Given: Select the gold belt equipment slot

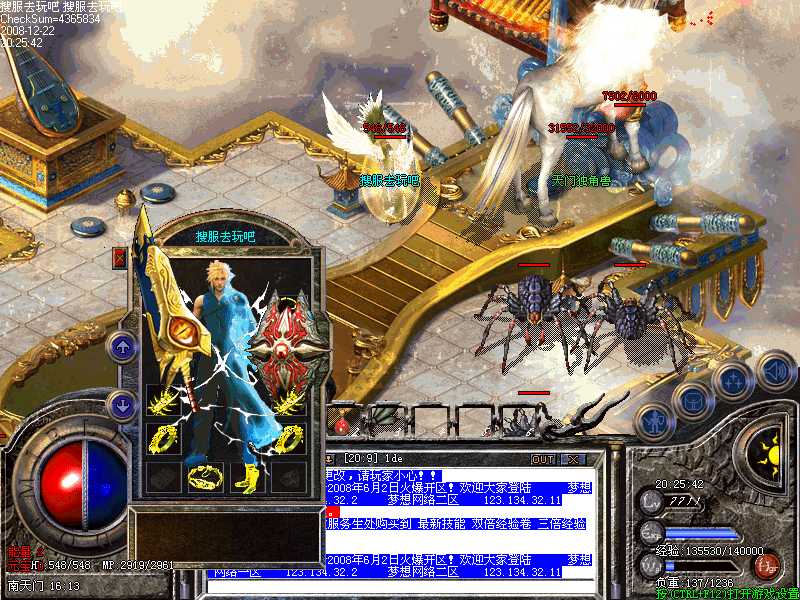Looking at the screenshot, I should coord(202,476).
